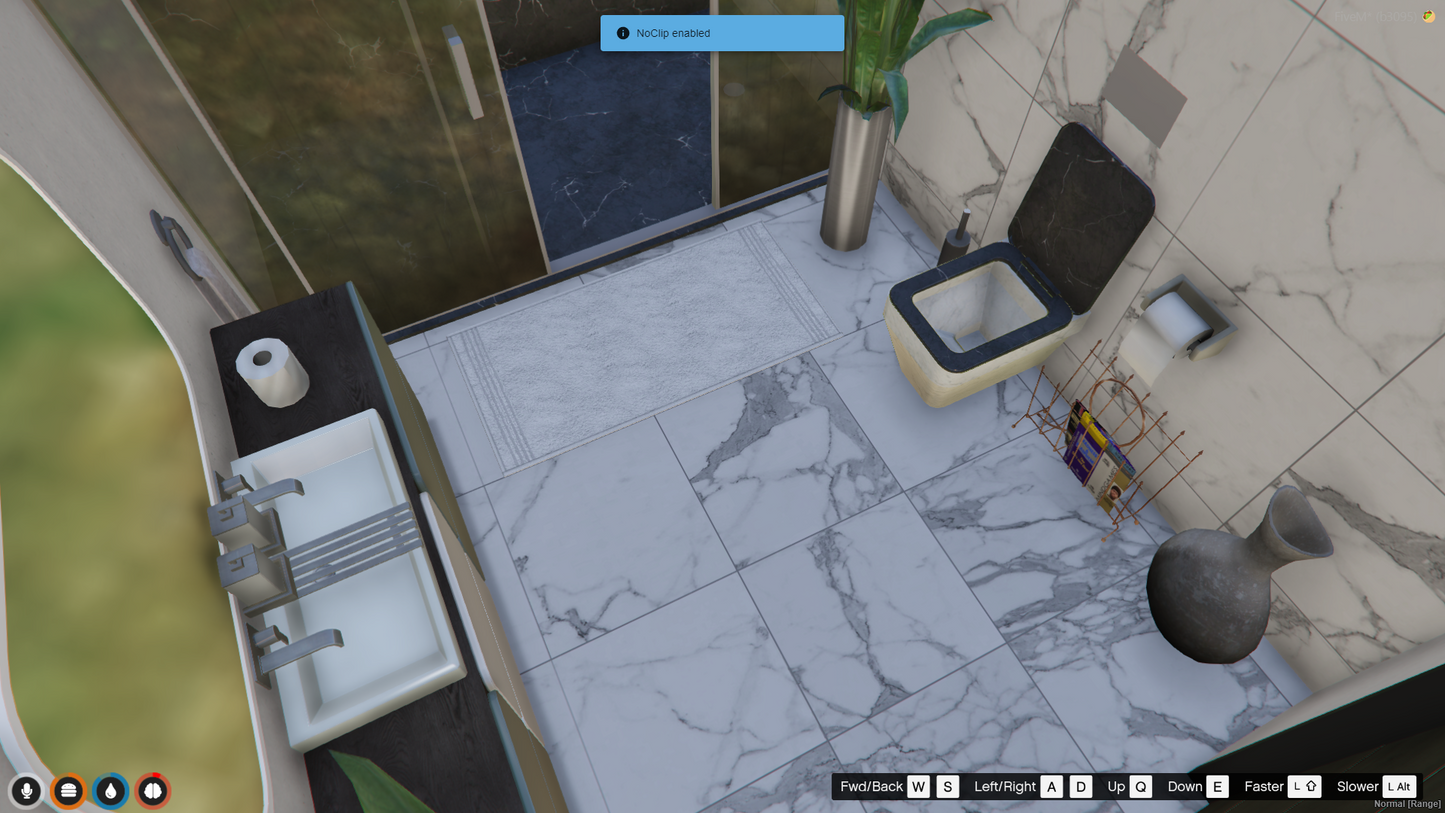Screen dimensions: 1445x813
Task: Click the FiveM taco watermark icon
Action: [x=1428, y=17]
